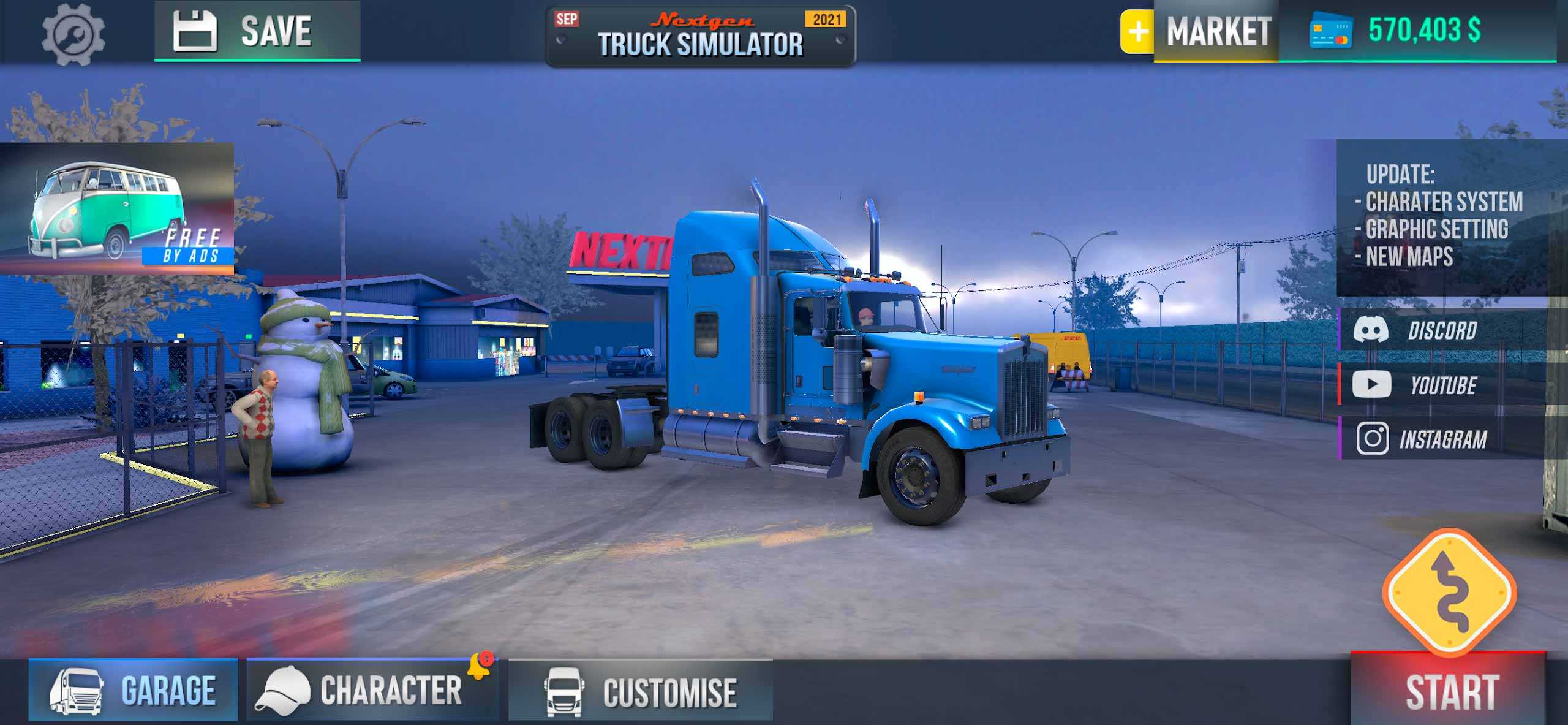Open the Instagram page

[1442, 439]
